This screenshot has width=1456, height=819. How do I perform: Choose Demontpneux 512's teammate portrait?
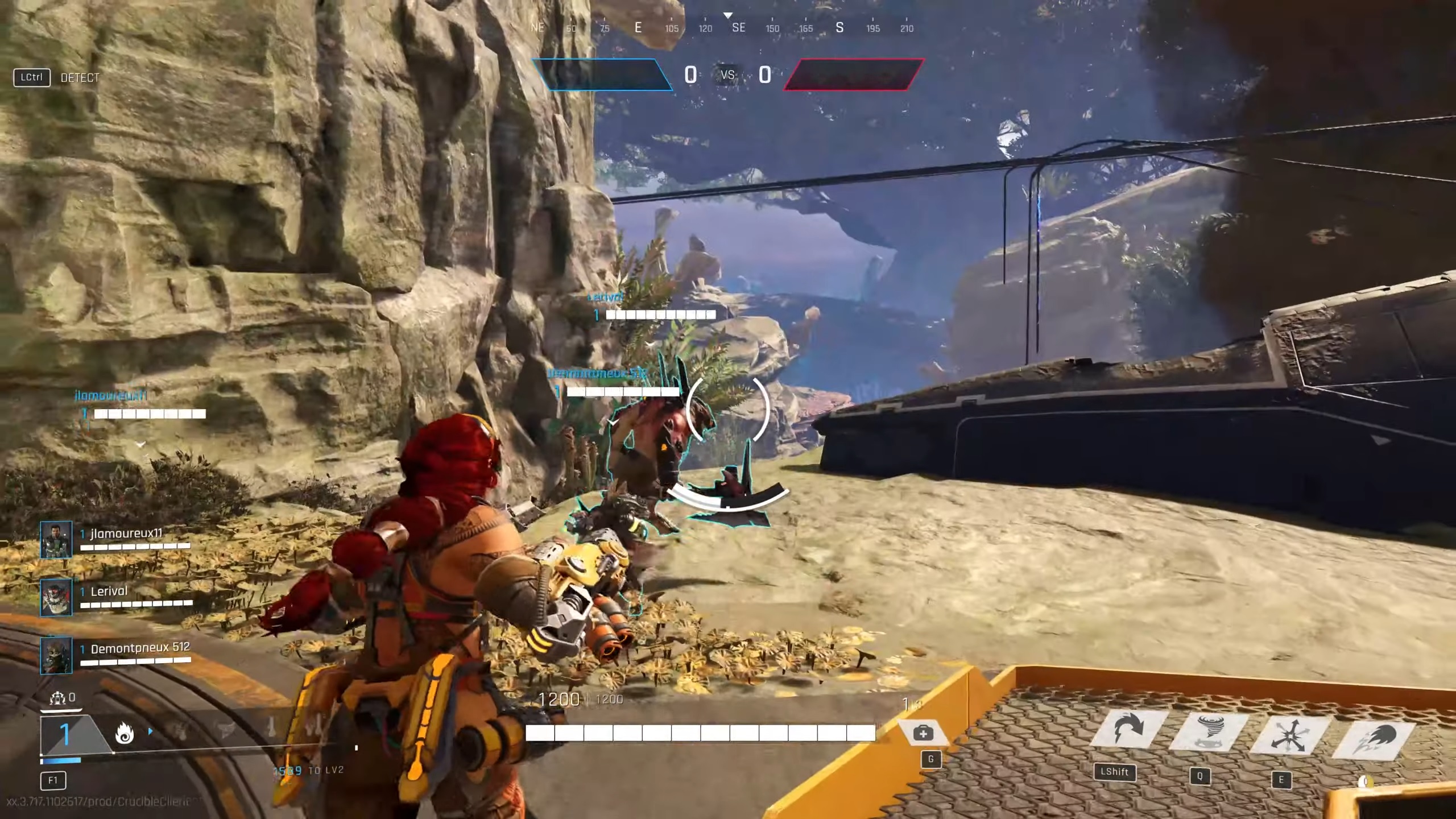(x=56, y=655)
